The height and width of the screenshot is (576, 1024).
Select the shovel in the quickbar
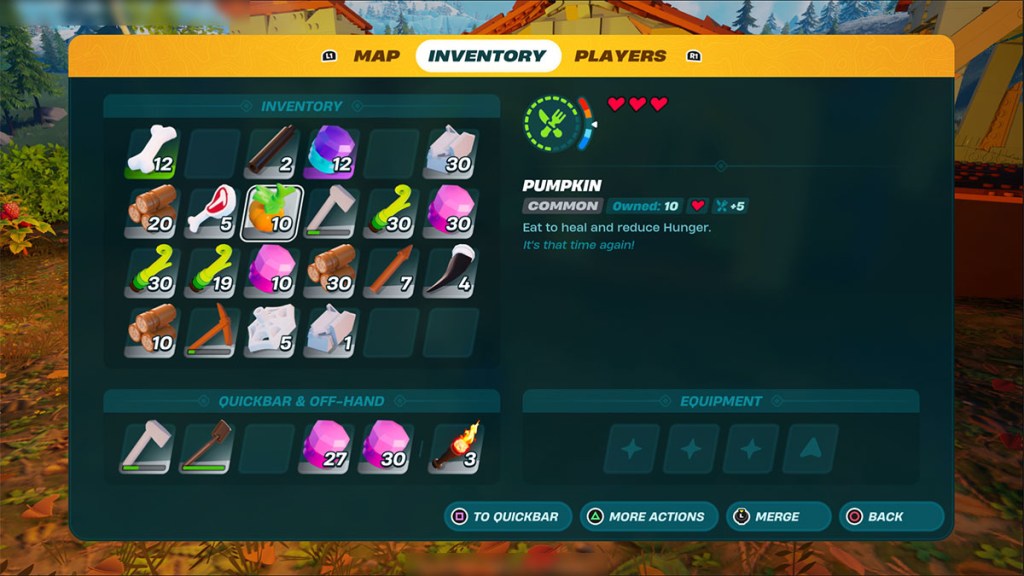coord(206,446)
